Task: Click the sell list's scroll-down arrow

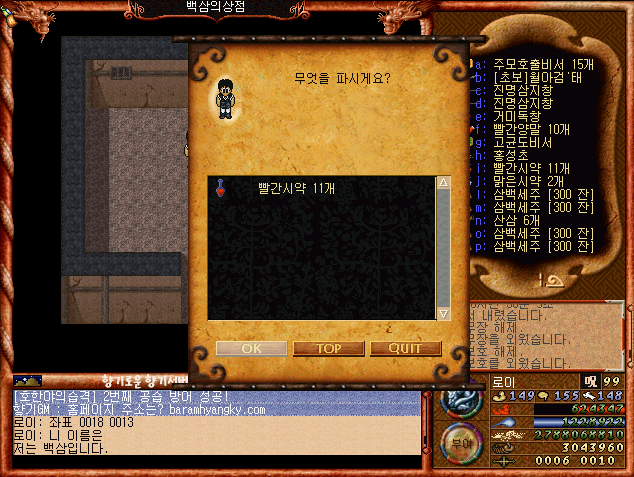Action: tap(443, 313)
